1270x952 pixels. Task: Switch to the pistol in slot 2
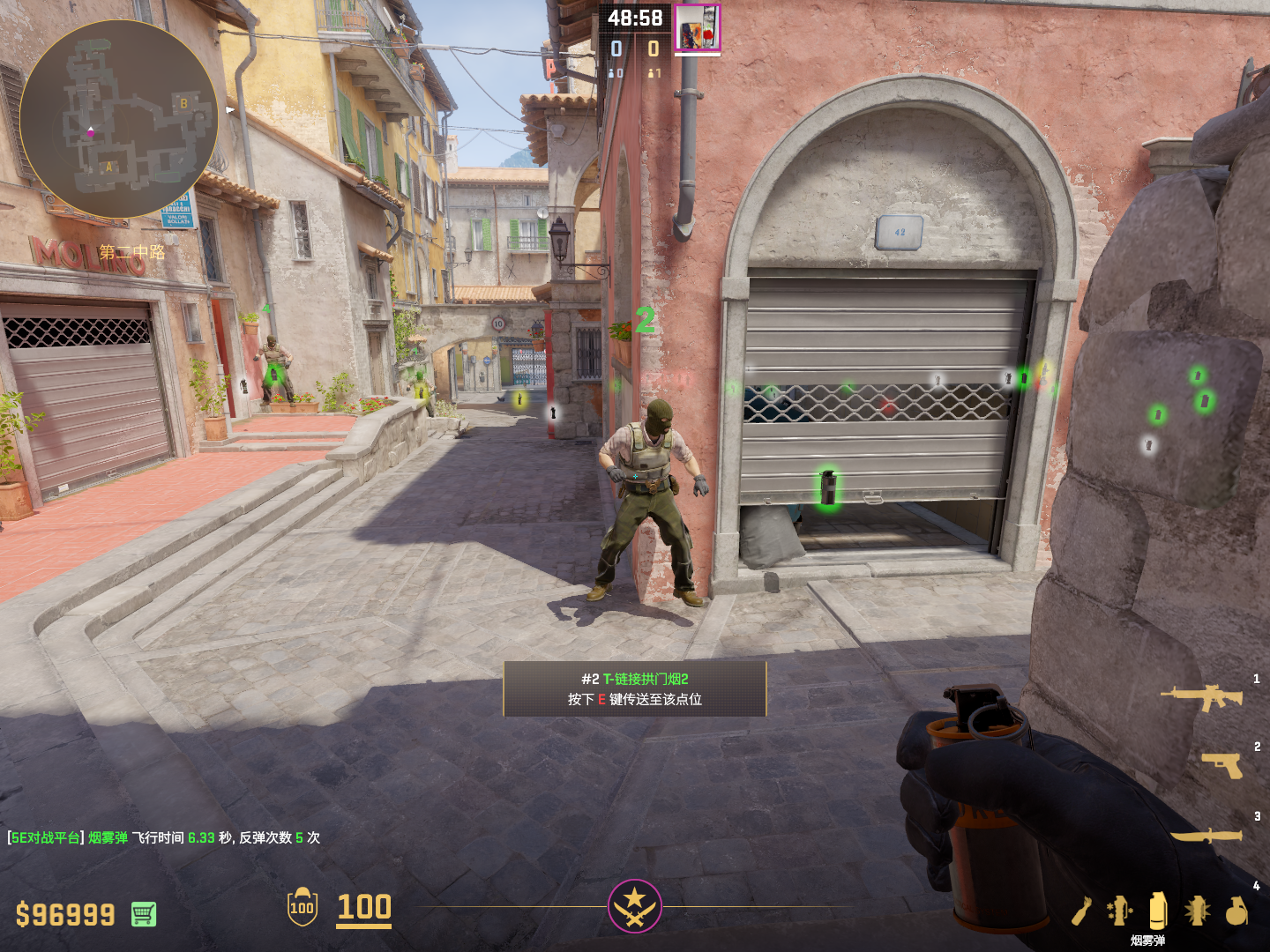click(x=1222, y=764)
